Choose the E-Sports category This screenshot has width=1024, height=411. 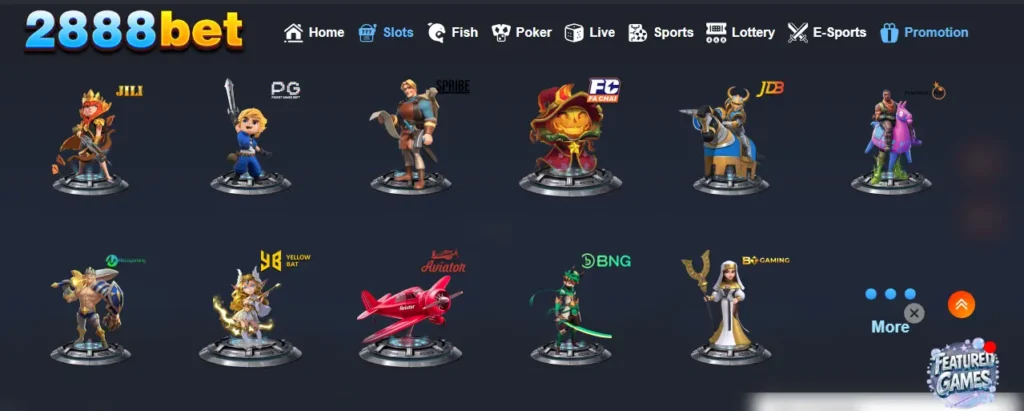click(827, 32)
